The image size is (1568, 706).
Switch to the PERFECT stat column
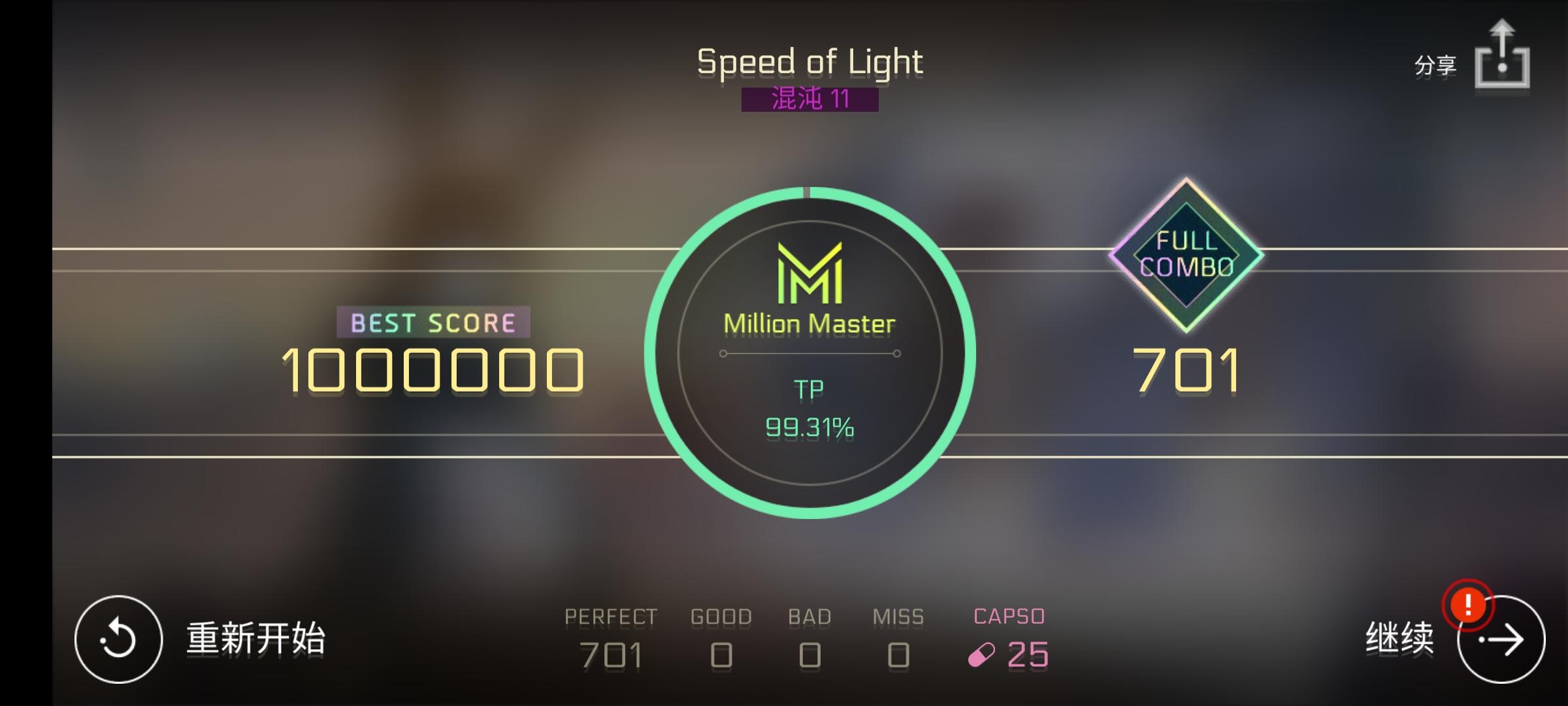tap(611, 634)
